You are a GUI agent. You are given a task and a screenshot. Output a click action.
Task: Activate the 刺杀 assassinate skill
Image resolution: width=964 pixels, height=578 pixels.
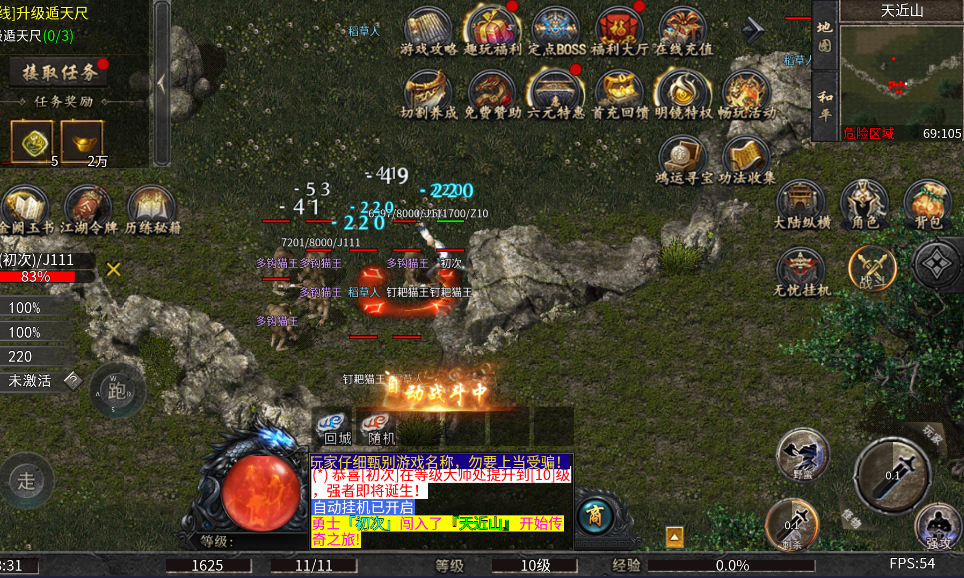(x=792, y=526)
